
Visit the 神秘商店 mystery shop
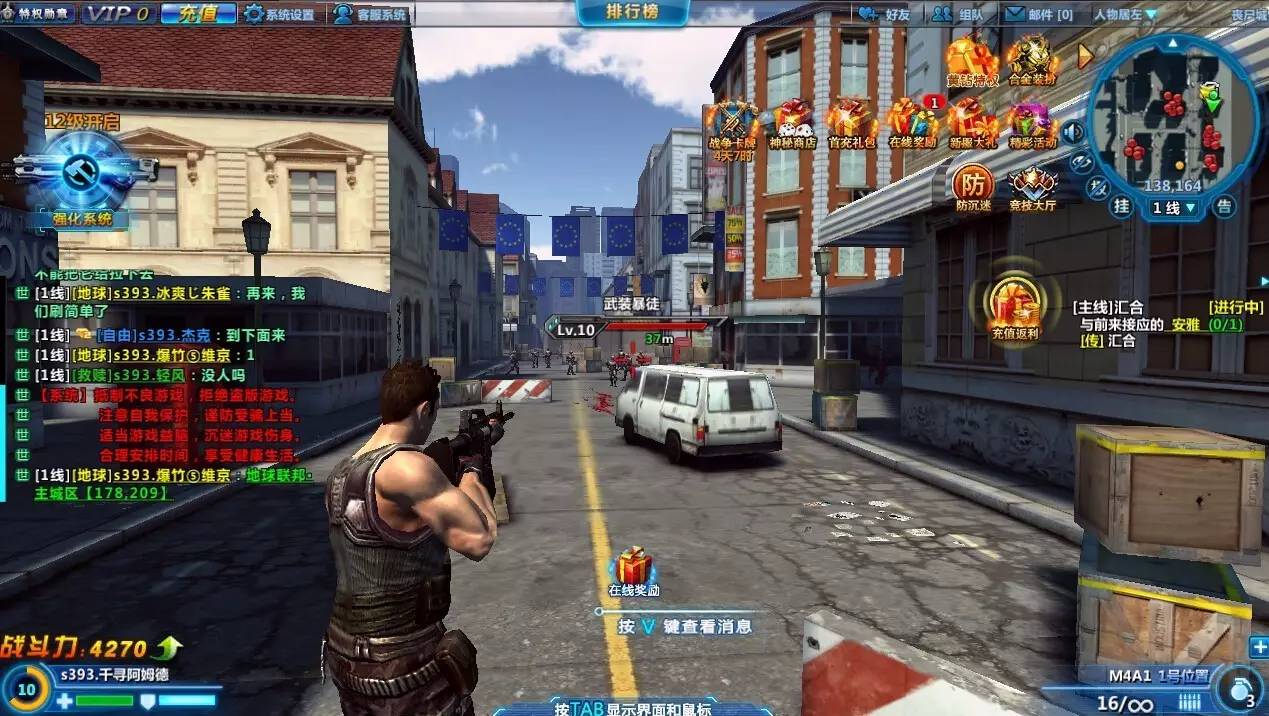coord(792,123)
